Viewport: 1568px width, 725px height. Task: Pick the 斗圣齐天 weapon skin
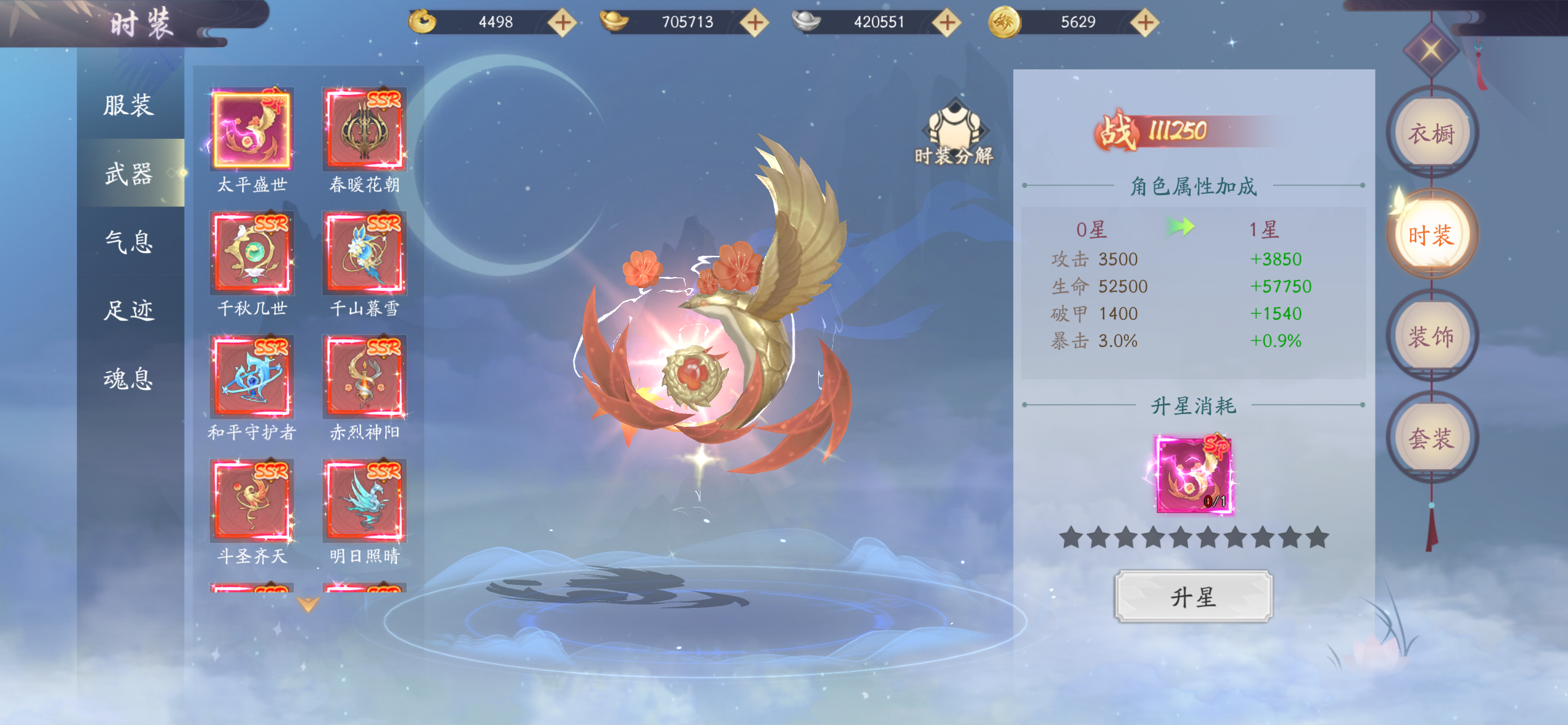[x=251, y=501]
